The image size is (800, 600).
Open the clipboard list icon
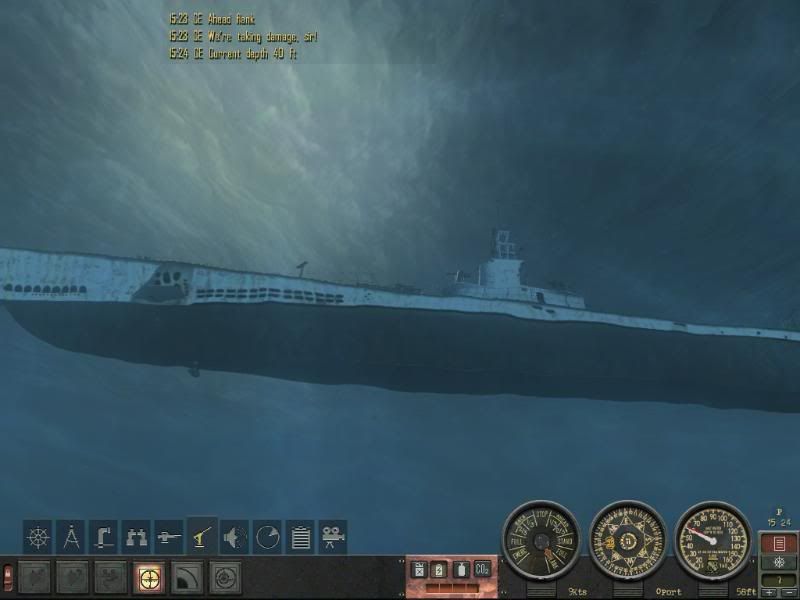[300, 537]
